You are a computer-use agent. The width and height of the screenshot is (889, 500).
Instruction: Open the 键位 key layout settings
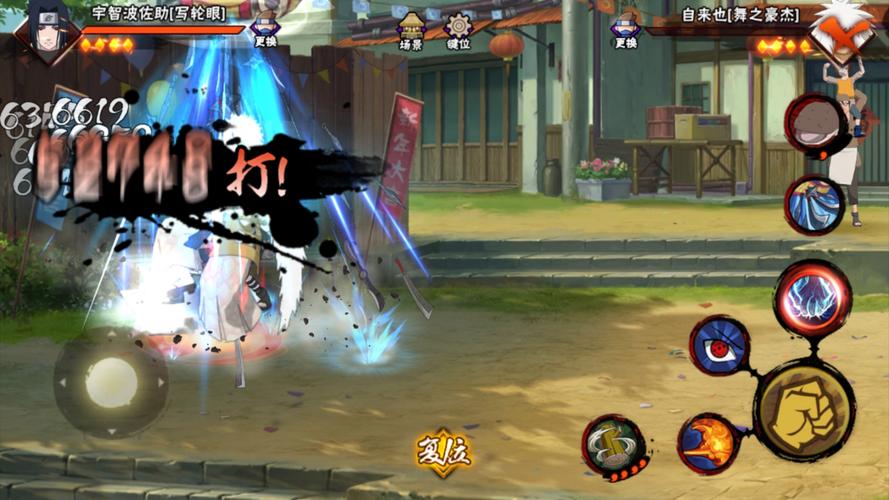(x=458, y=31)
